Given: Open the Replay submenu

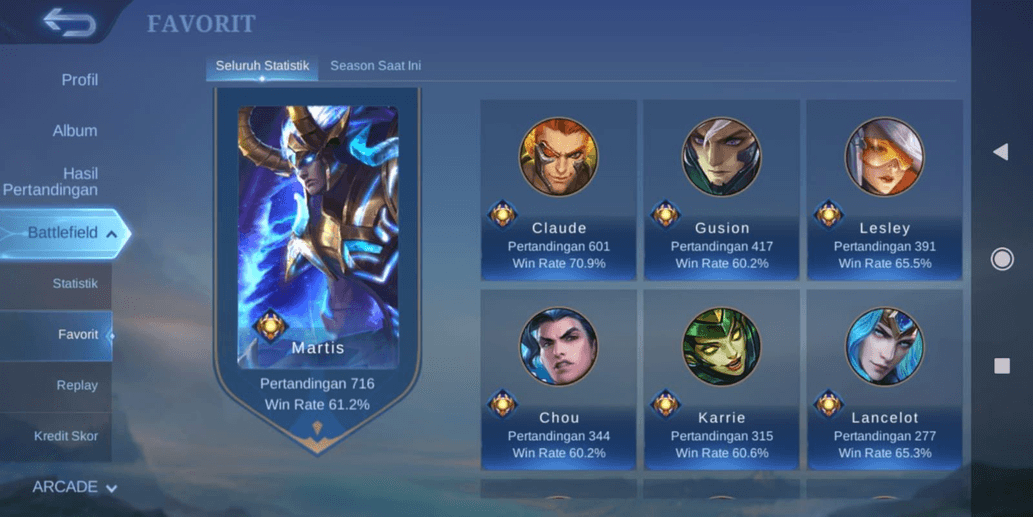Looking at the screenshot, I should coord(77,385).
